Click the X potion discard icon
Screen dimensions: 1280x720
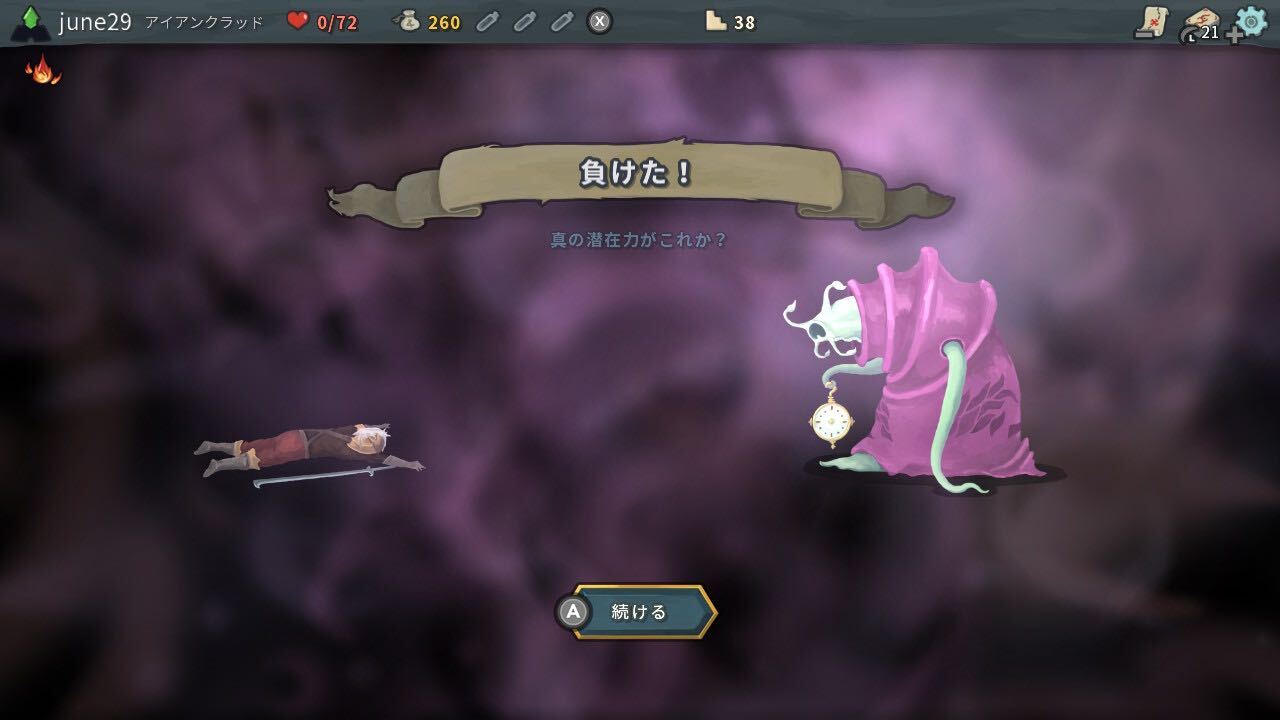pos(600,20)
